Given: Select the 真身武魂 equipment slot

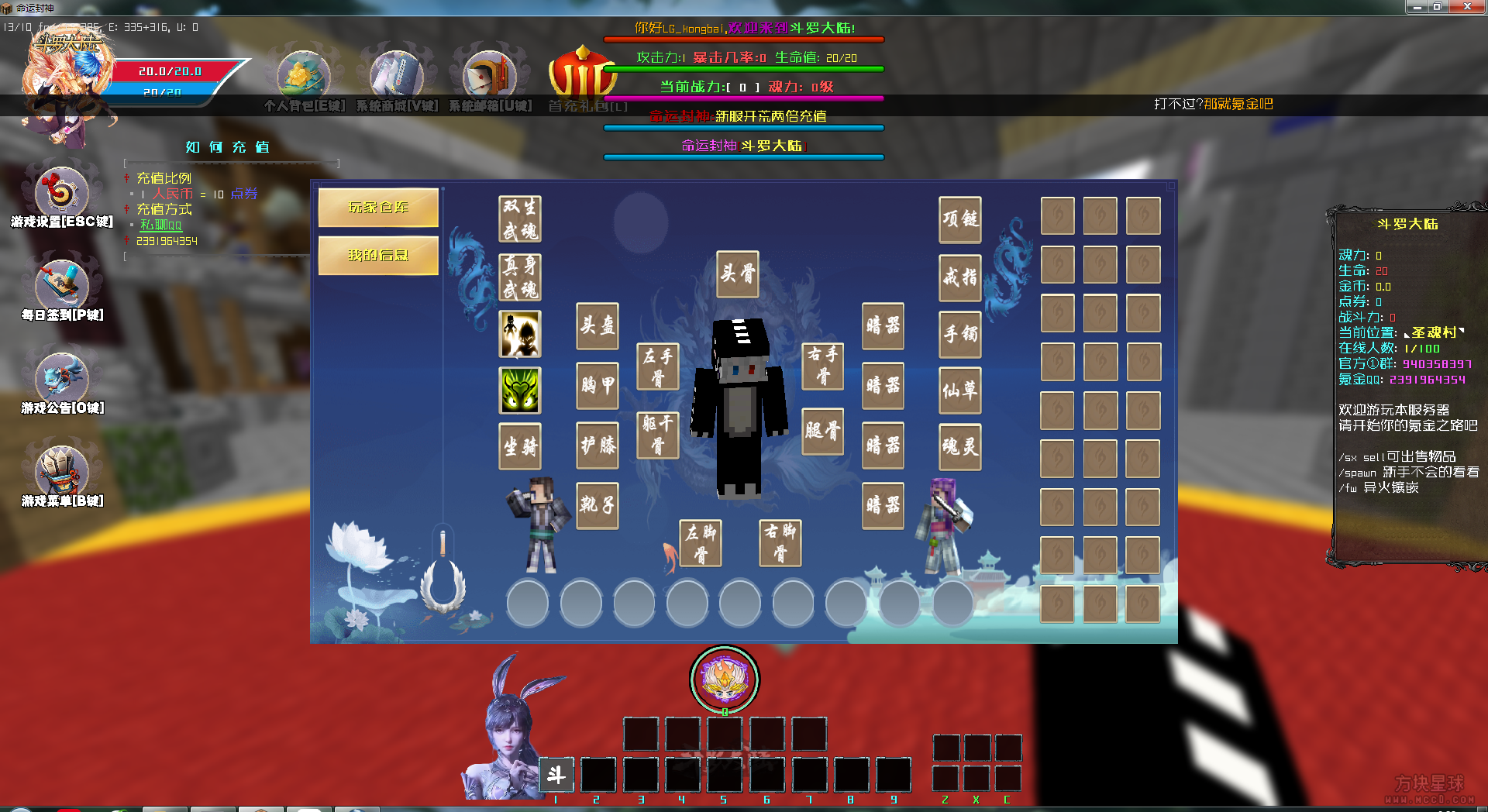Looking at the screenshot, I should pyautogui.click(x=519, y=277).
